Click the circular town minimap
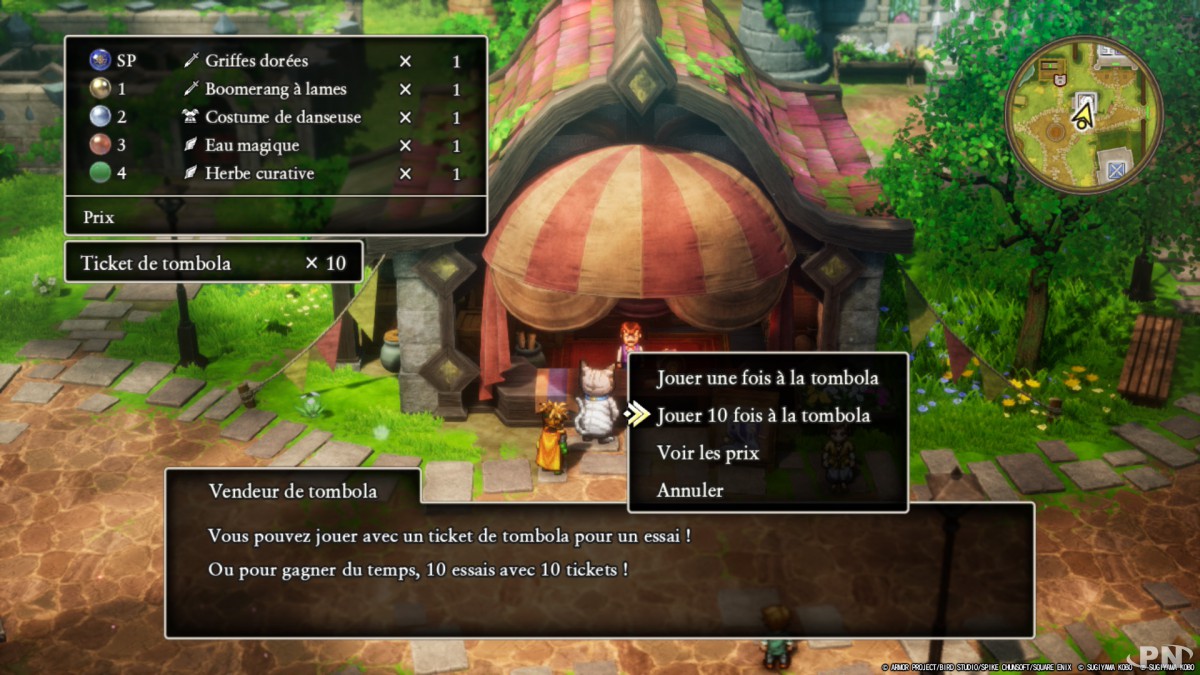Viewport: 1200px width, 675px height. (x=1083, y=115)
